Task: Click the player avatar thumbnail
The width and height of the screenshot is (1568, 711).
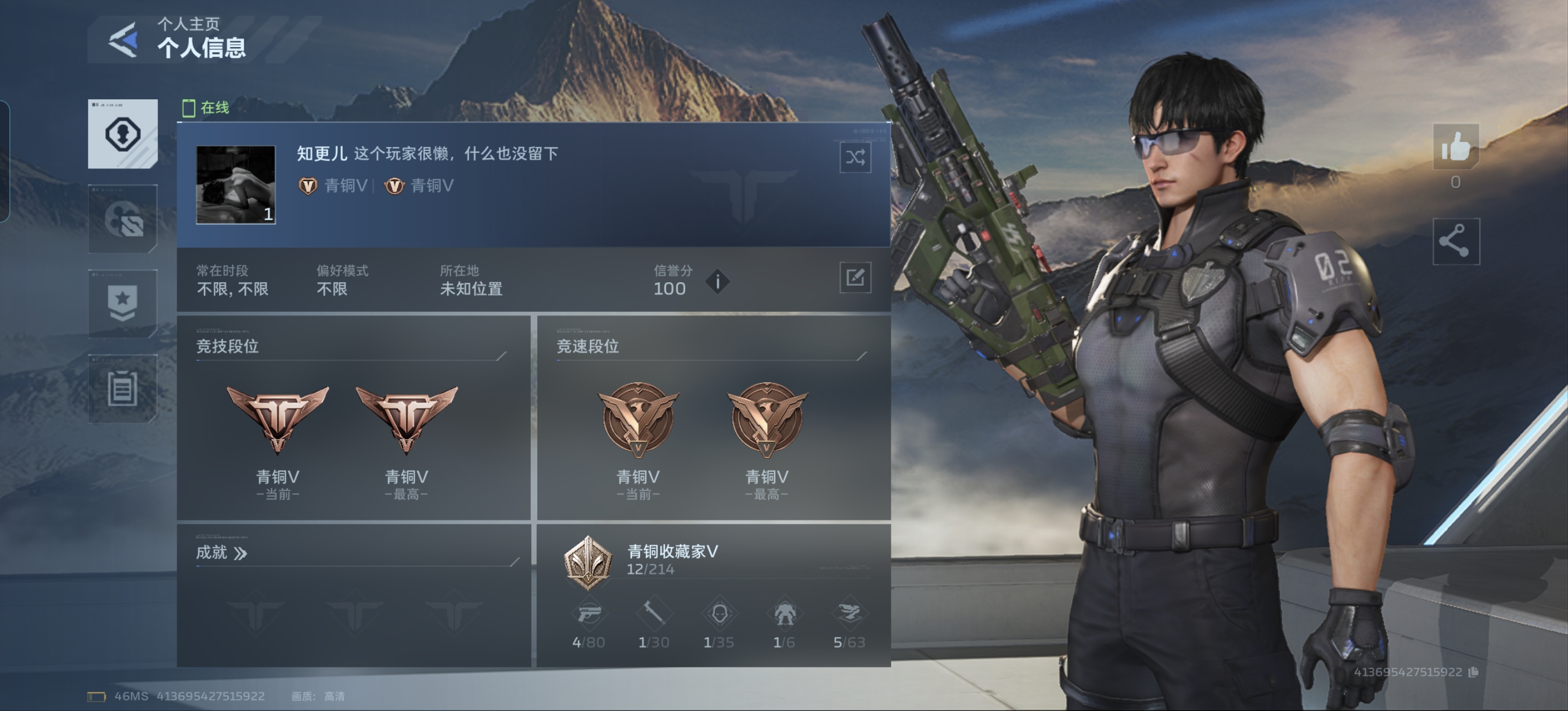Action: point(236,185)
